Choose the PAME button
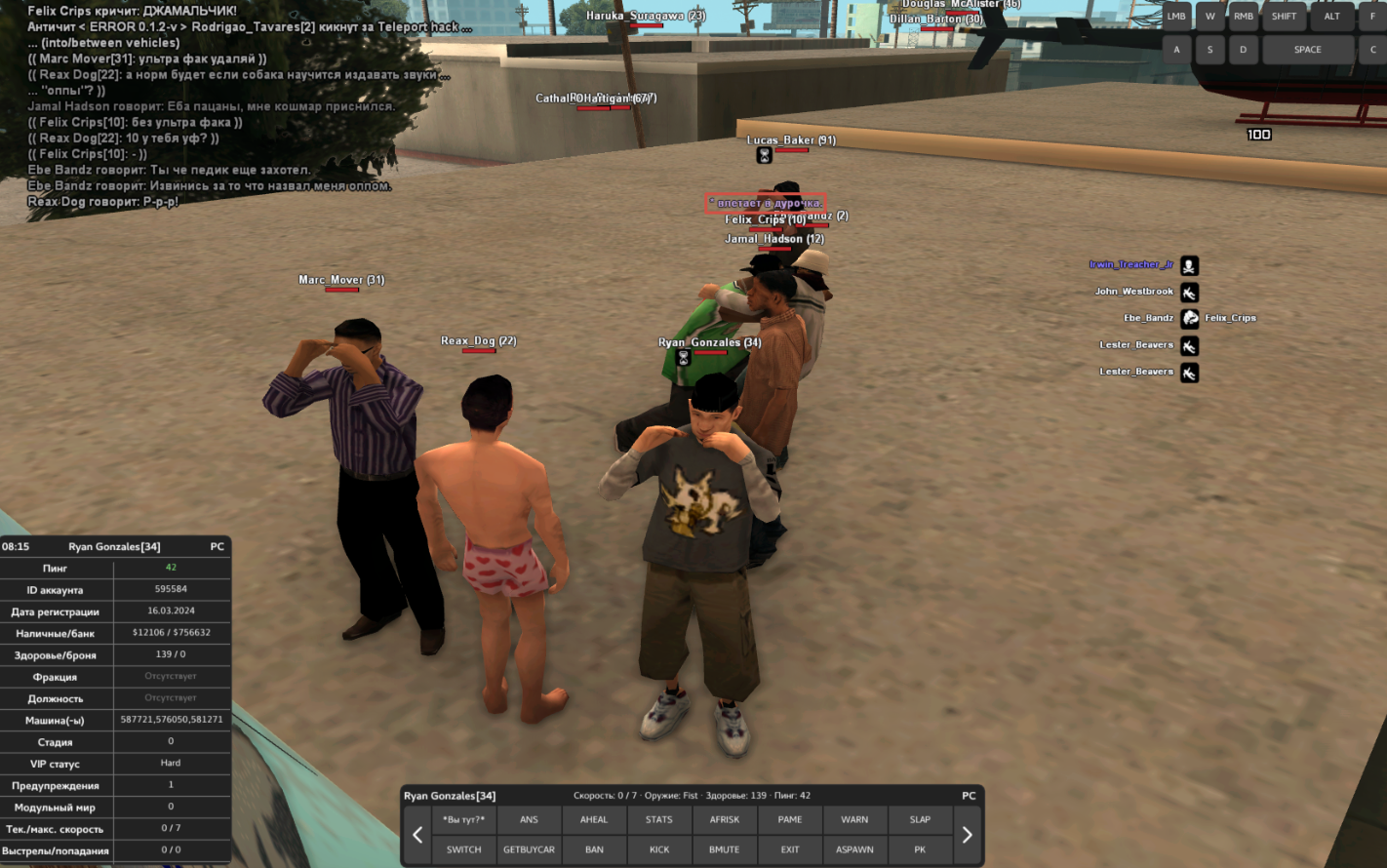Screen dimensions: 1387x868 coord(790,820)
